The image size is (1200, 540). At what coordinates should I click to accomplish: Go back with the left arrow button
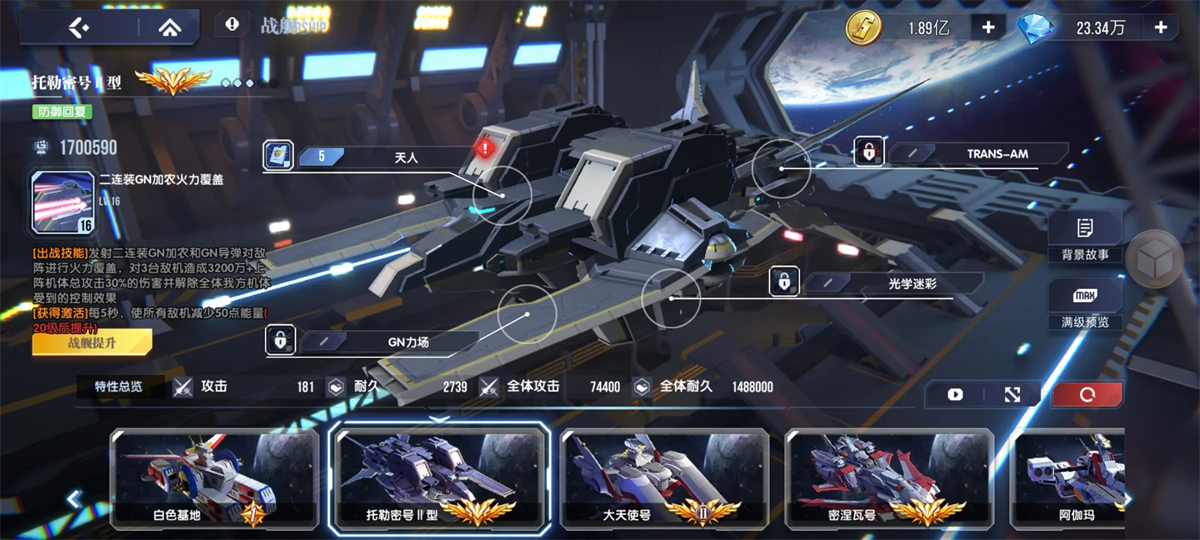click(78, 27)
